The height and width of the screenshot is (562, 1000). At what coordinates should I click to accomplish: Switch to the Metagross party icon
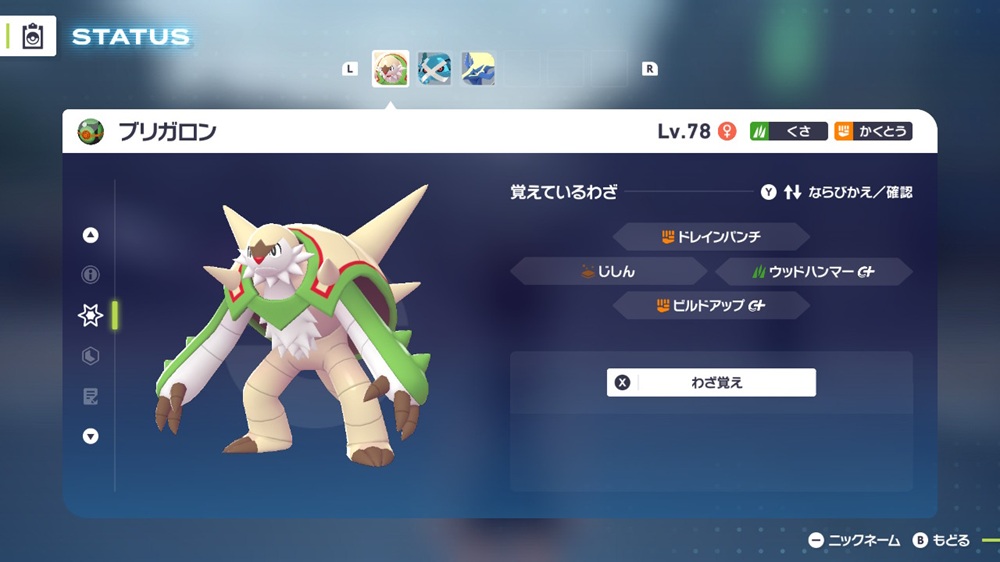click(x=434, y=69)
